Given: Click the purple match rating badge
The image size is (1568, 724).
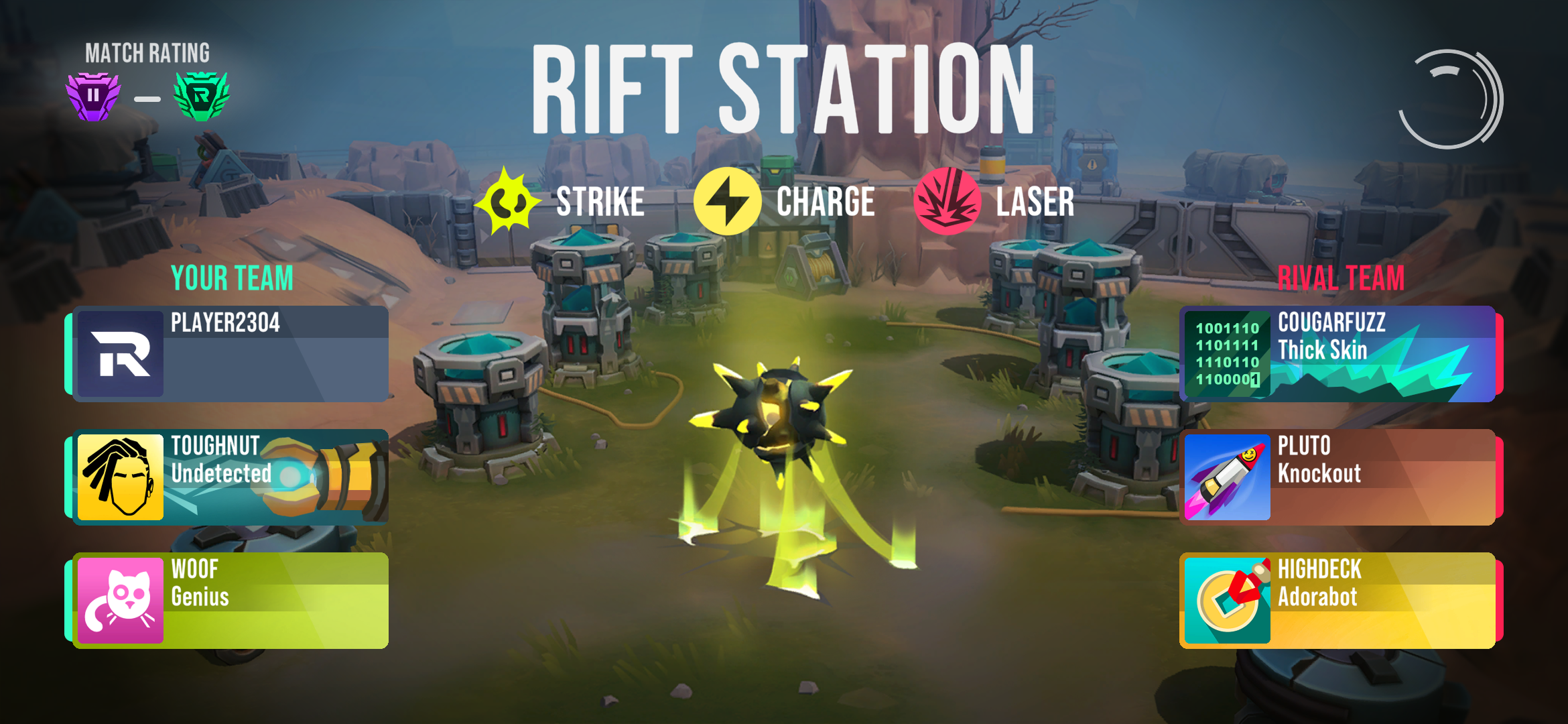Looking at the screenshot, I should tap(93, 97).
